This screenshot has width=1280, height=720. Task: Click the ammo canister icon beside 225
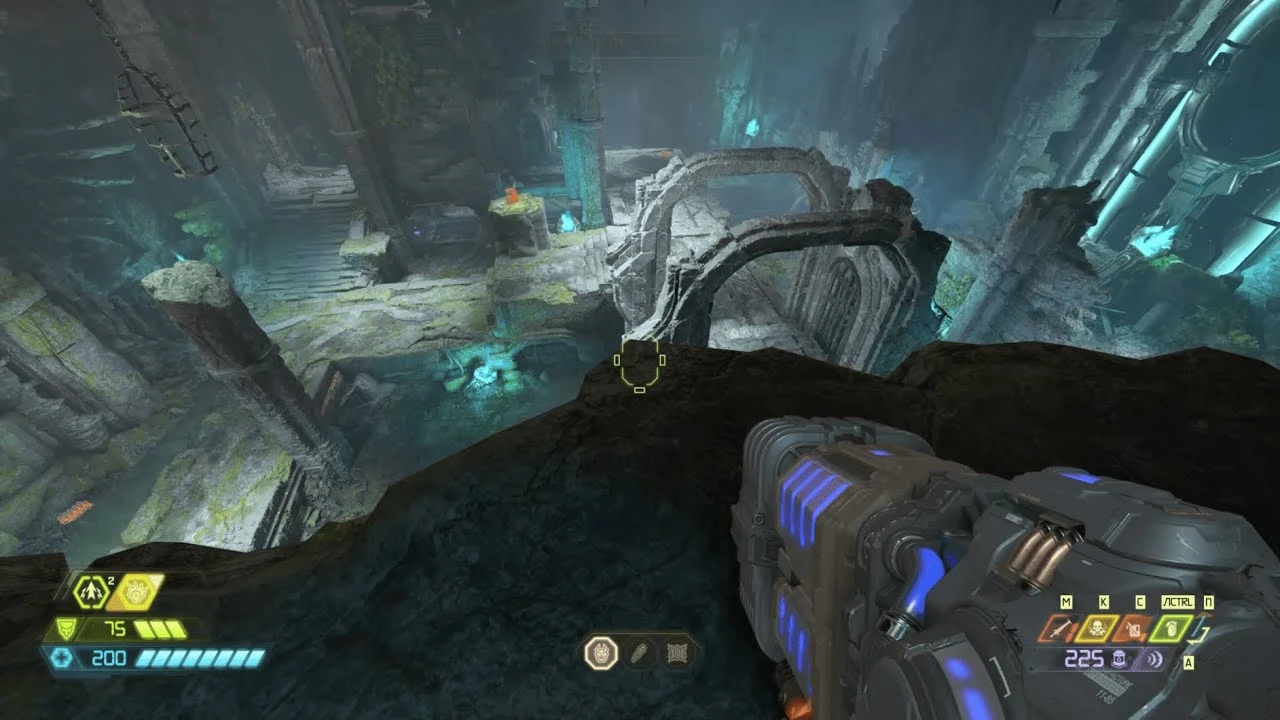coord(1119,657)
